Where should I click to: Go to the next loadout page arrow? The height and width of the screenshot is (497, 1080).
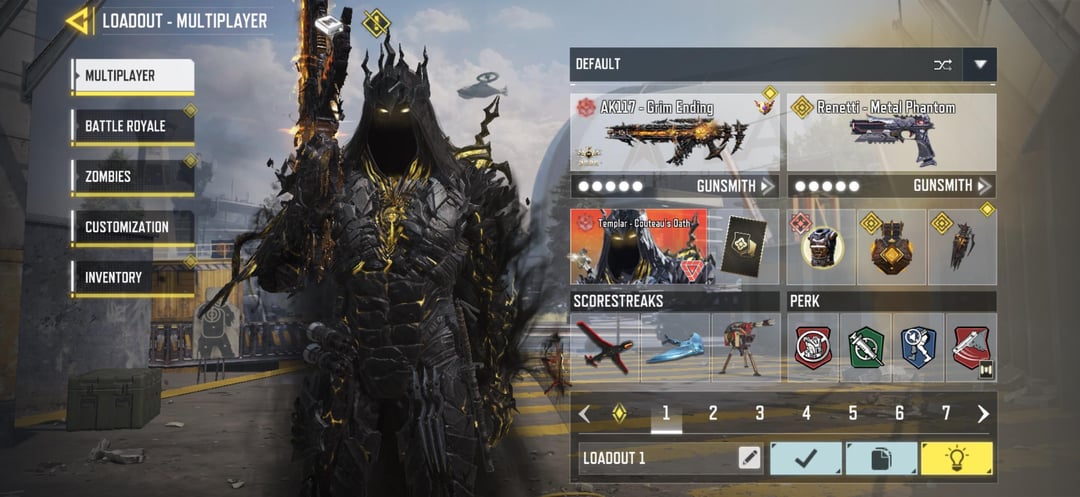pos(983,414)
